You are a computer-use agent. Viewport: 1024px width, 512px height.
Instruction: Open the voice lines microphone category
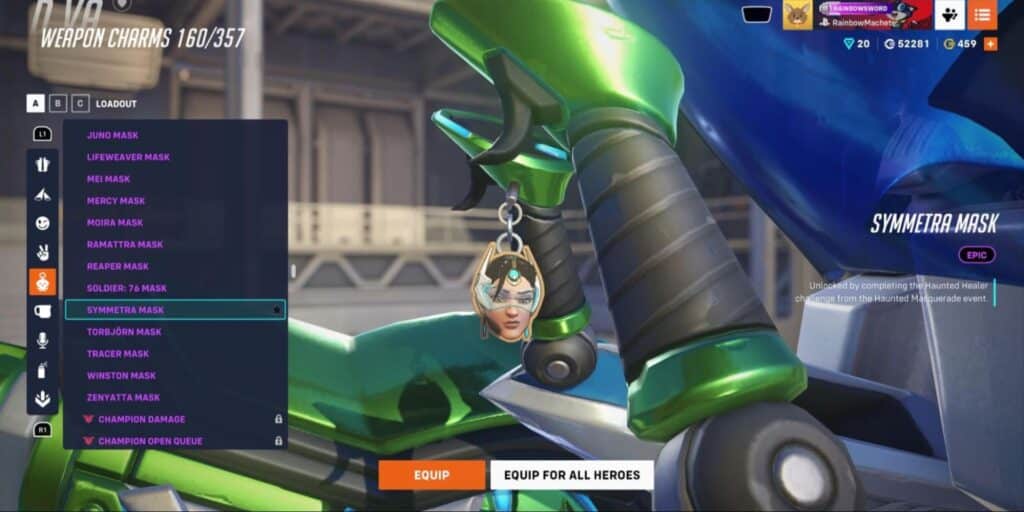43,340
